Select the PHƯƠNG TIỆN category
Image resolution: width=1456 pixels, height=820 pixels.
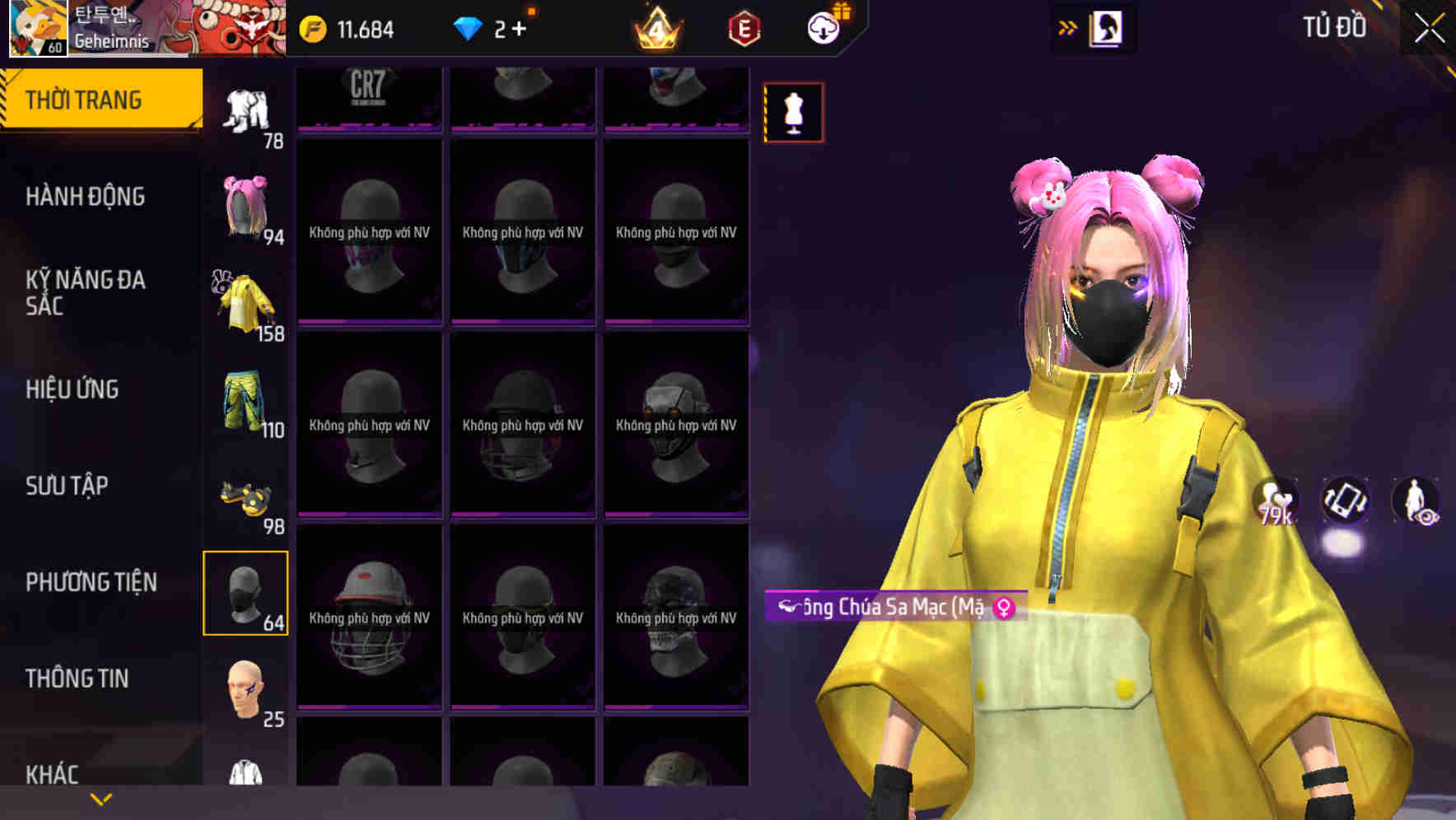(x=91, y=582)
